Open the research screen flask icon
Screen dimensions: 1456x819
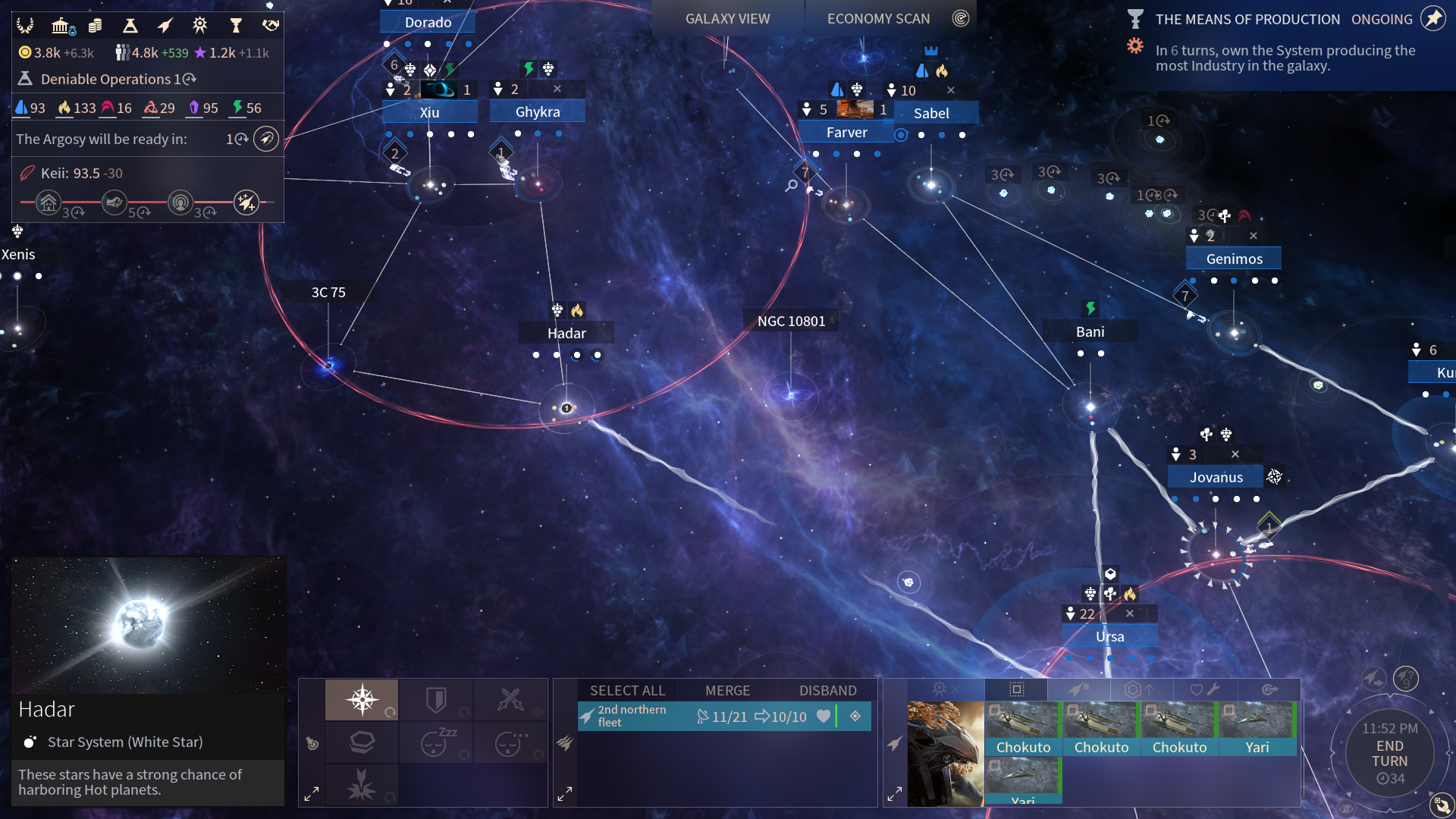point(130,26)
